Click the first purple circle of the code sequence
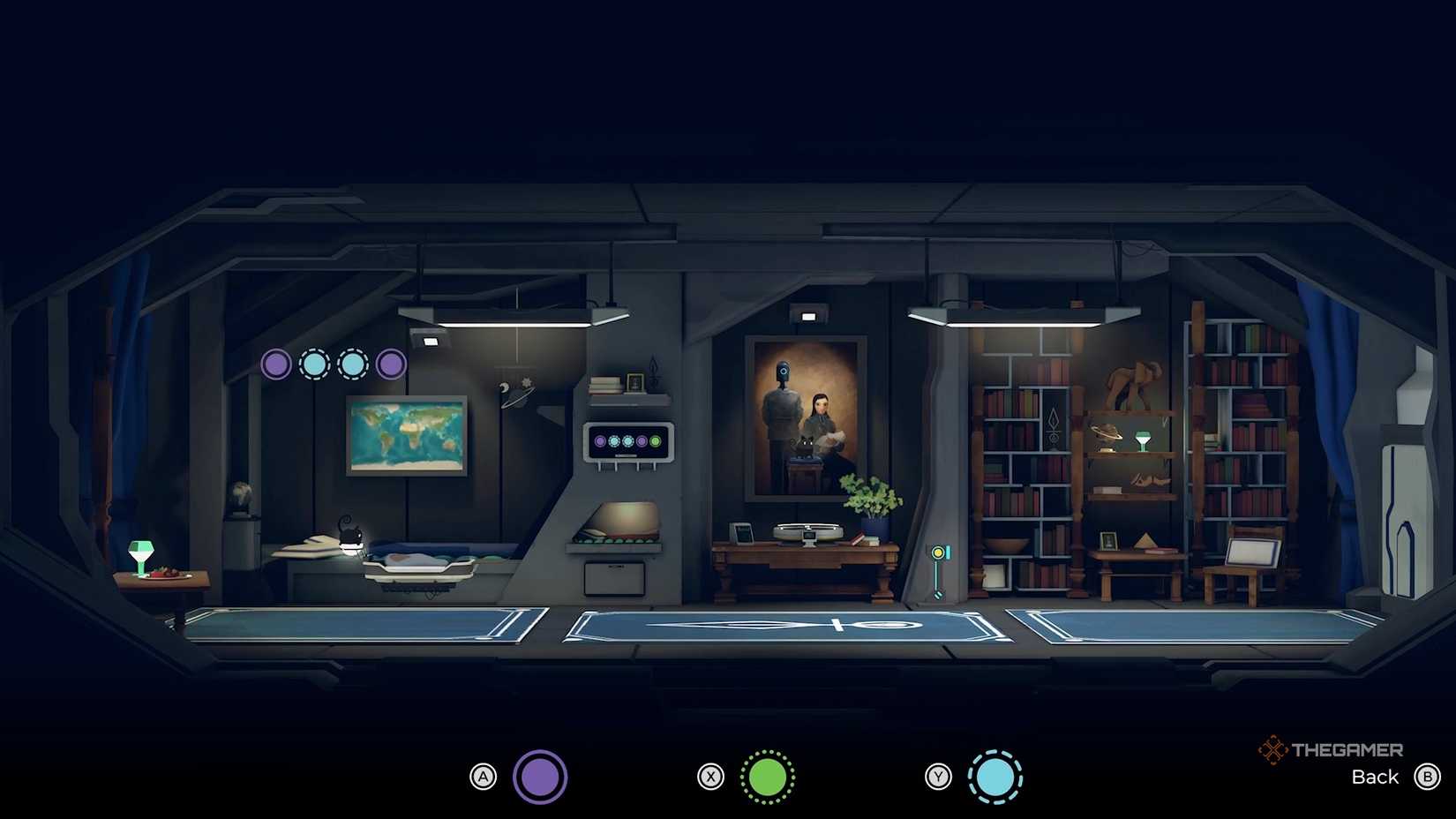The width and height of the screenshot is (1456, 819). 276,364
